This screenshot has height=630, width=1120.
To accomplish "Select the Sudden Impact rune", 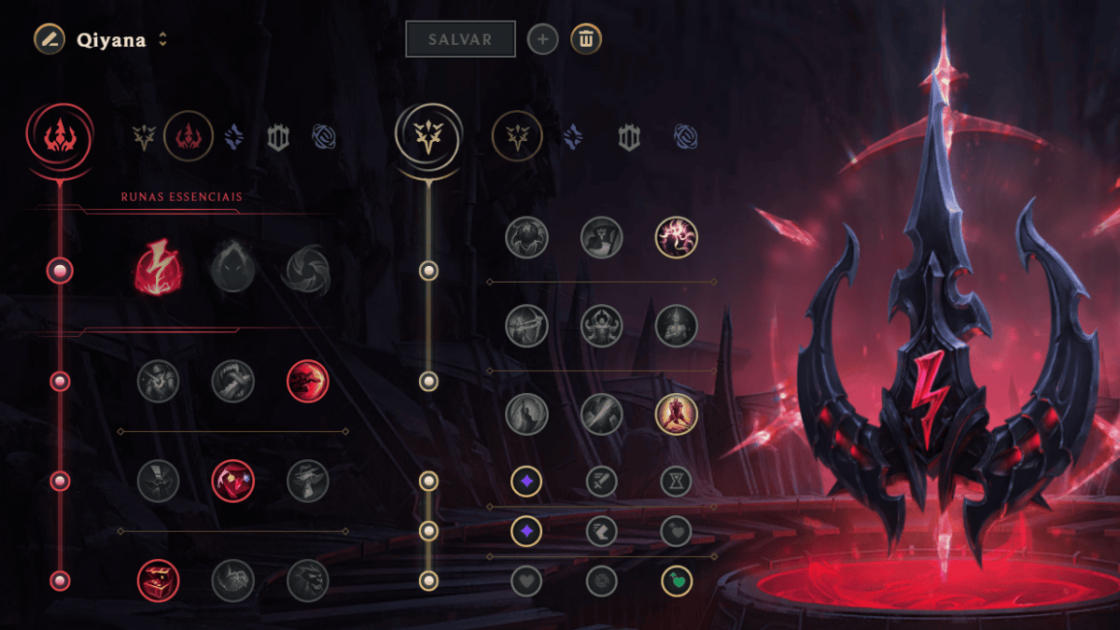I will [x=307, y=381].
